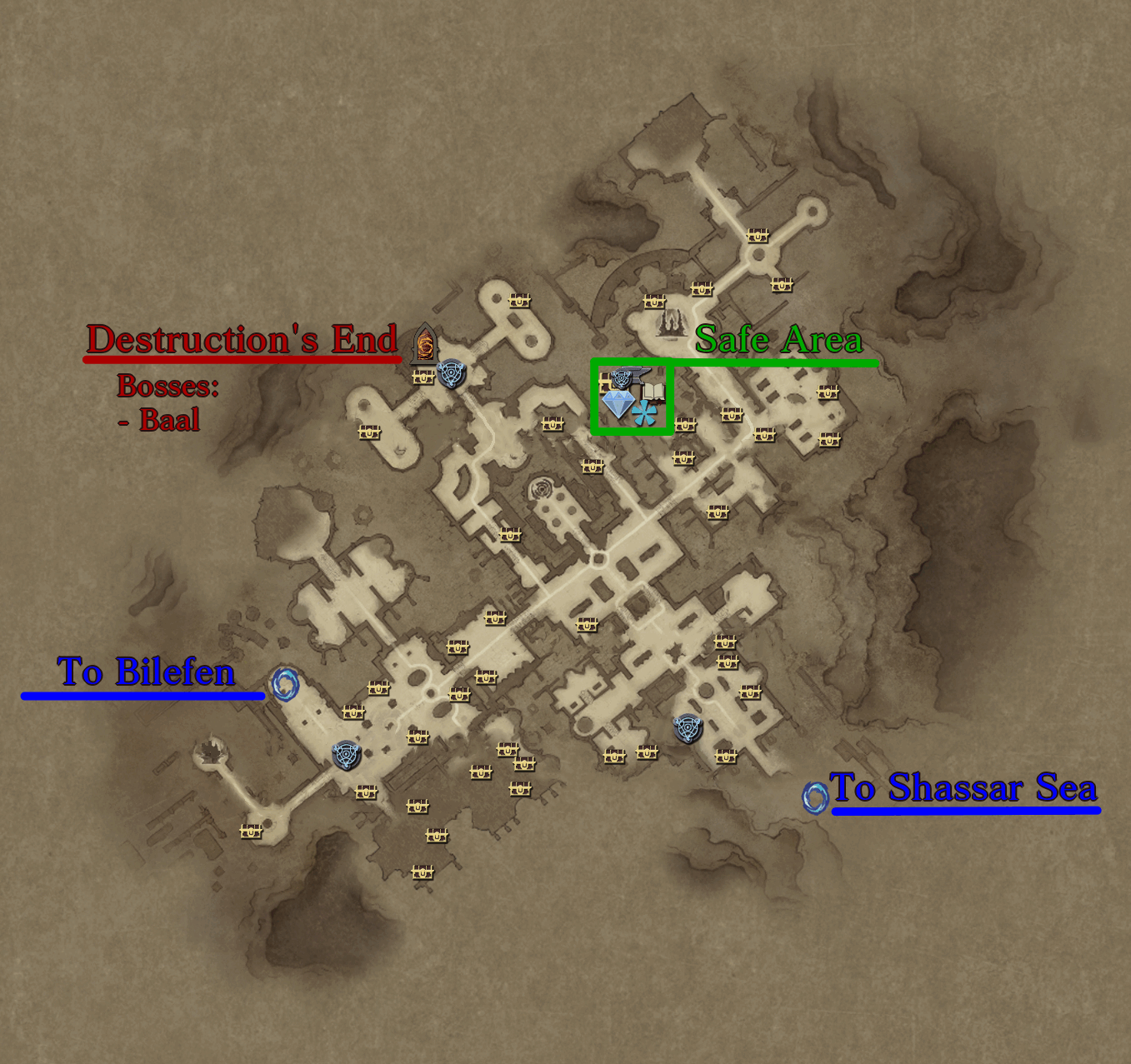Viewport: 1131px width, 1064px height.
Task: Click the swirling portal leading to Bilefen
Action: 286,685
